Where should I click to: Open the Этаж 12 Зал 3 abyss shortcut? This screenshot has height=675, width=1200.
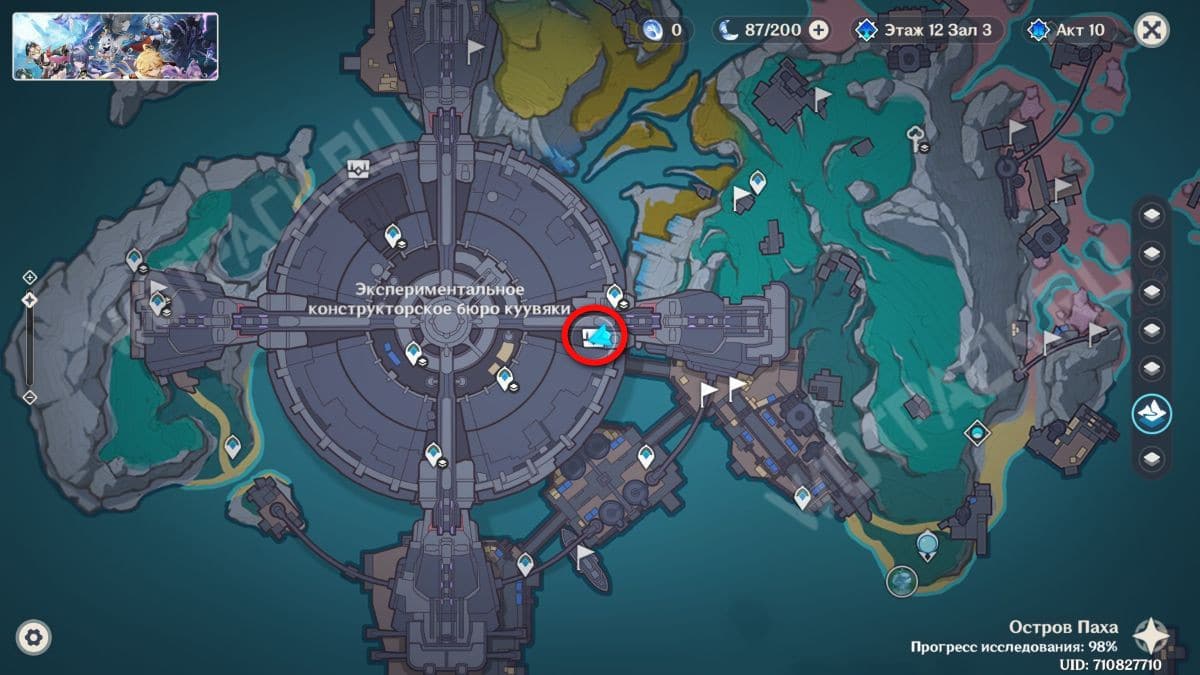coord(923,30)
